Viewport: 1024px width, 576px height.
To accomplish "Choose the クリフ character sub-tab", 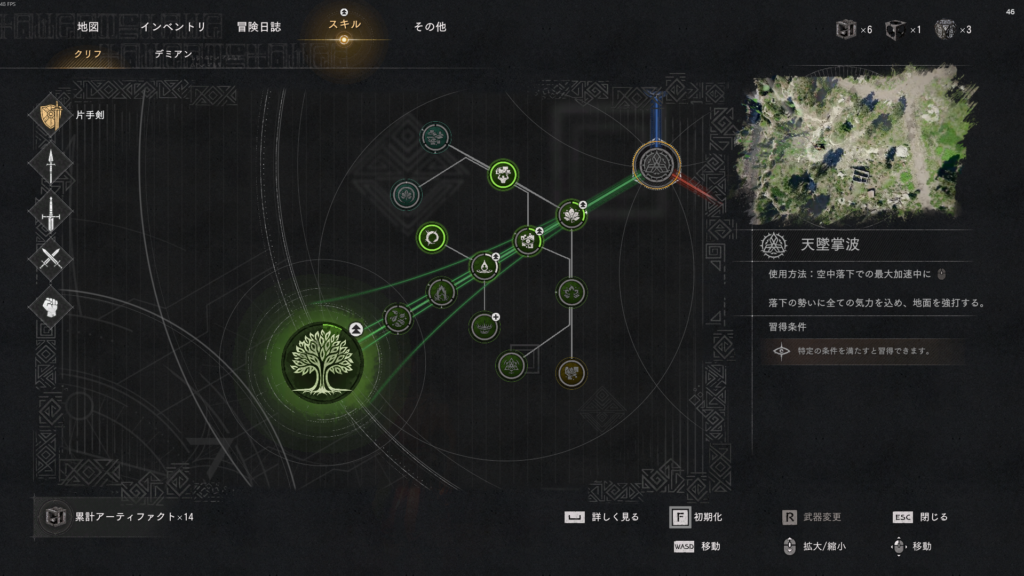I will pyautogui.click(x=88, y=54).
